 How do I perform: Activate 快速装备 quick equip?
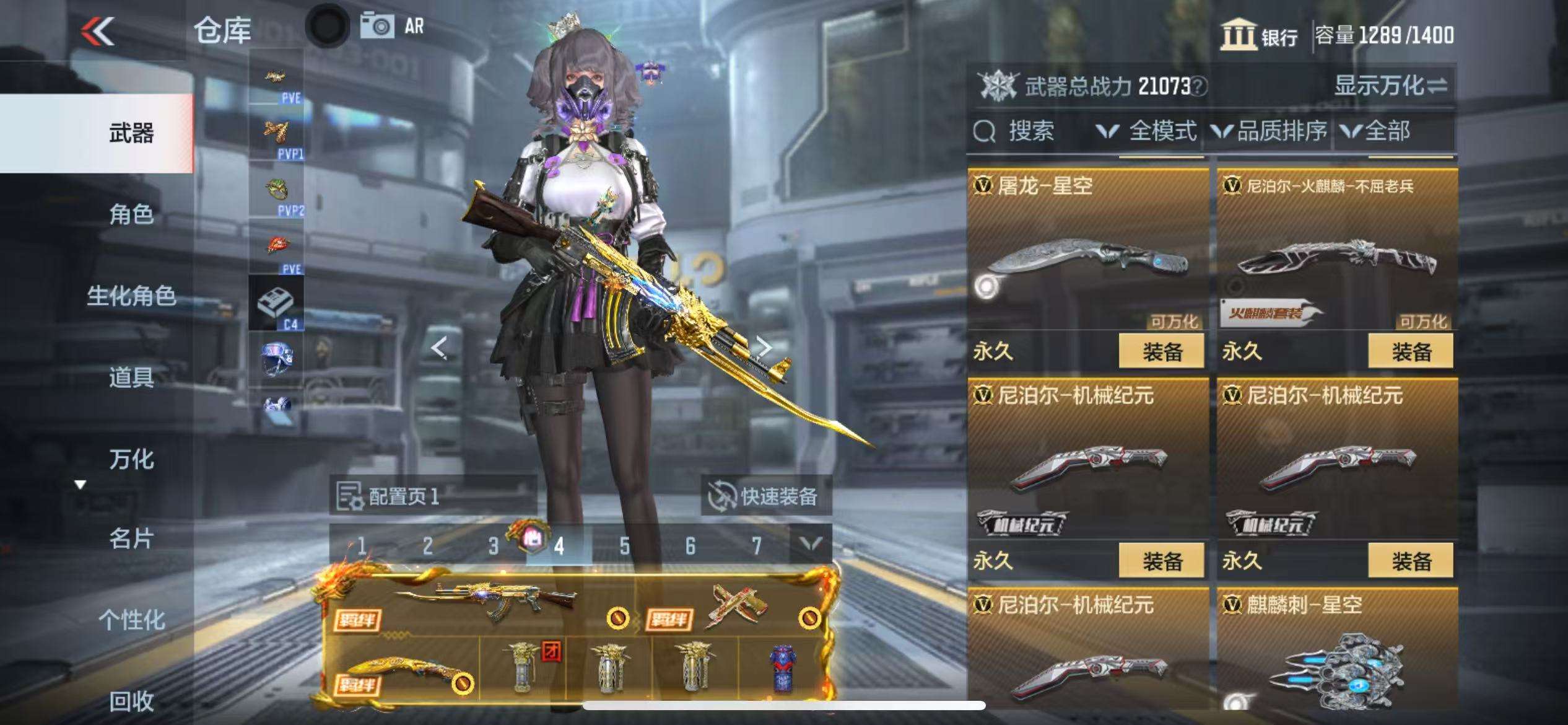pos(765,496)
